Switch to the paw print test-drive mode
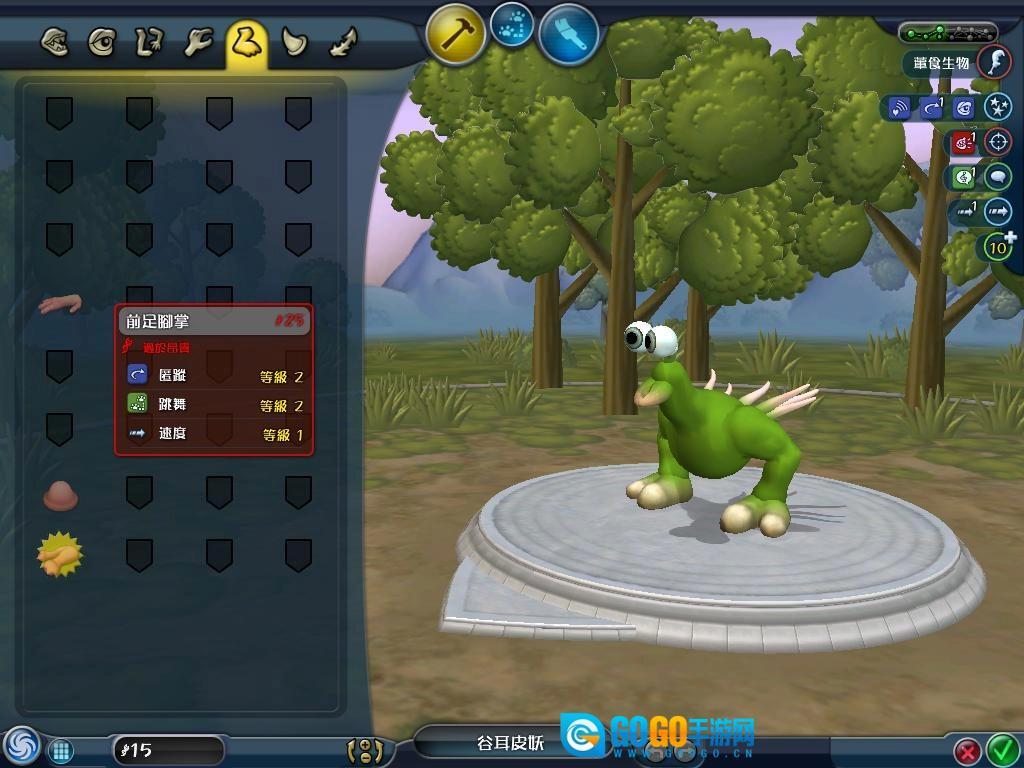1024x768 pixels. (514, 29)
